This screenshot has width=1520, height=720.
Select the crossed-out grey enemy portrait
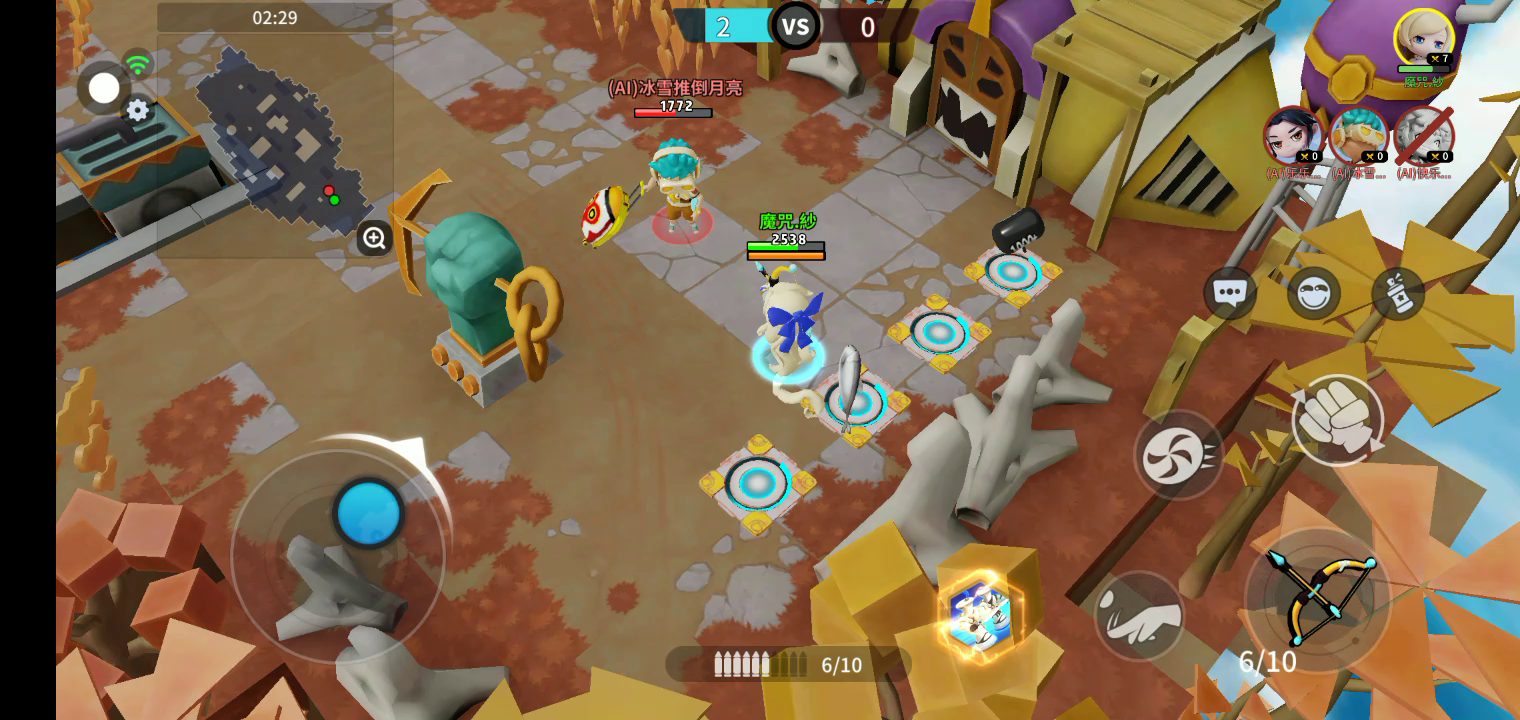coord(1423,136)
